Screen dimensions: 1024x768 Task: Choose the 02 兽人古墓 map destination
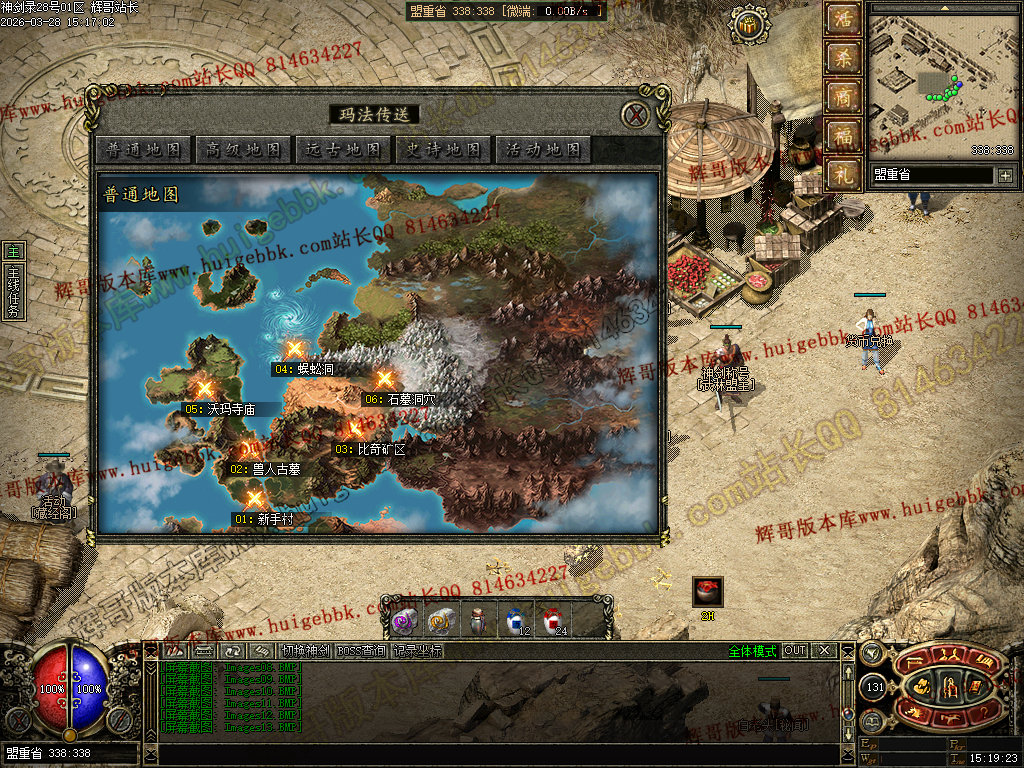tap(249, 449)
